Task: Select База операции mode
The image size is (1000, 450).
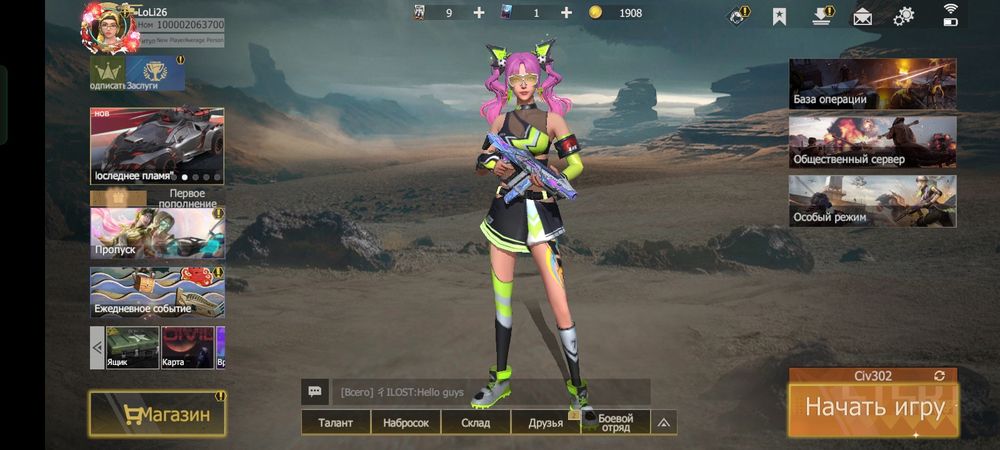Action: coord(872,84)
